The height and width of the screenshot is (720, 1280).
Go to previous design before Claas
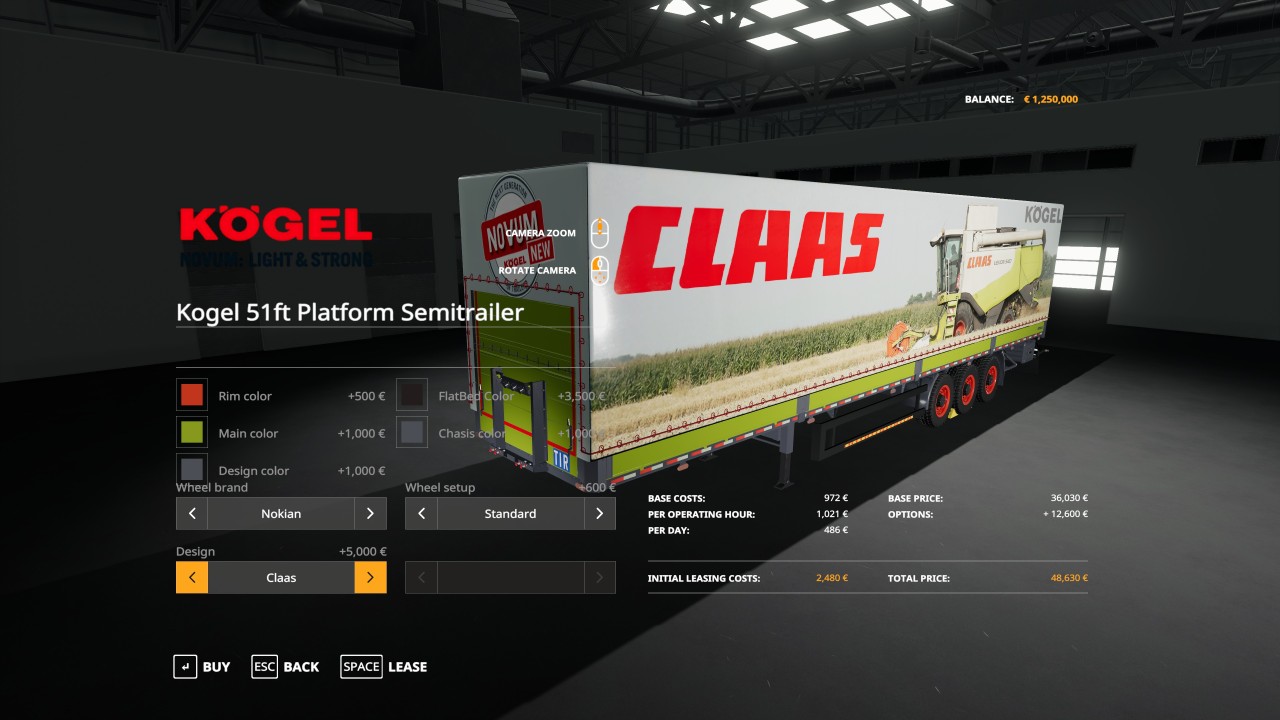[x=192, y=578]
